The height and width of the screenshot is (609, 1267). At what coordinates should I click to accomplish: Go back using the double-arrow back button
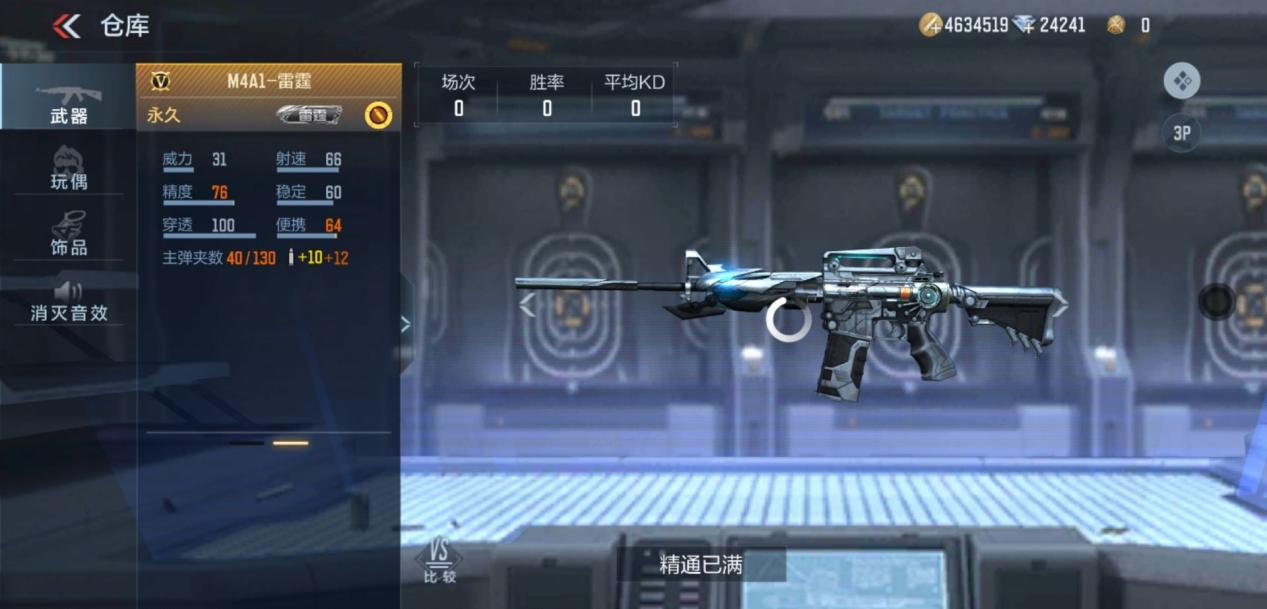66,26
